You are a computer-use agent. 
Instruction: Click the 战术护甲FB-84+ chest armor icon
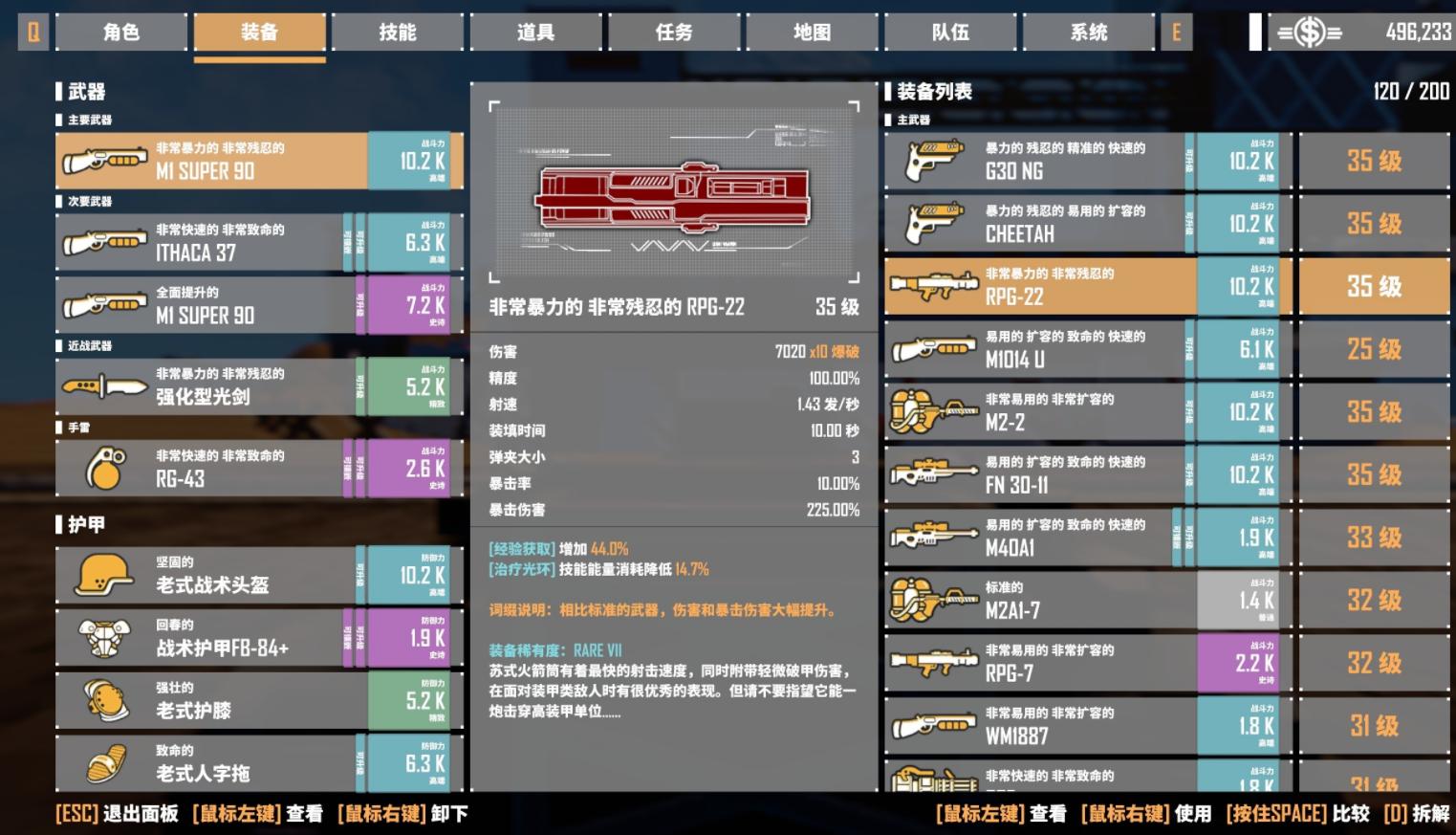[105, 638]
